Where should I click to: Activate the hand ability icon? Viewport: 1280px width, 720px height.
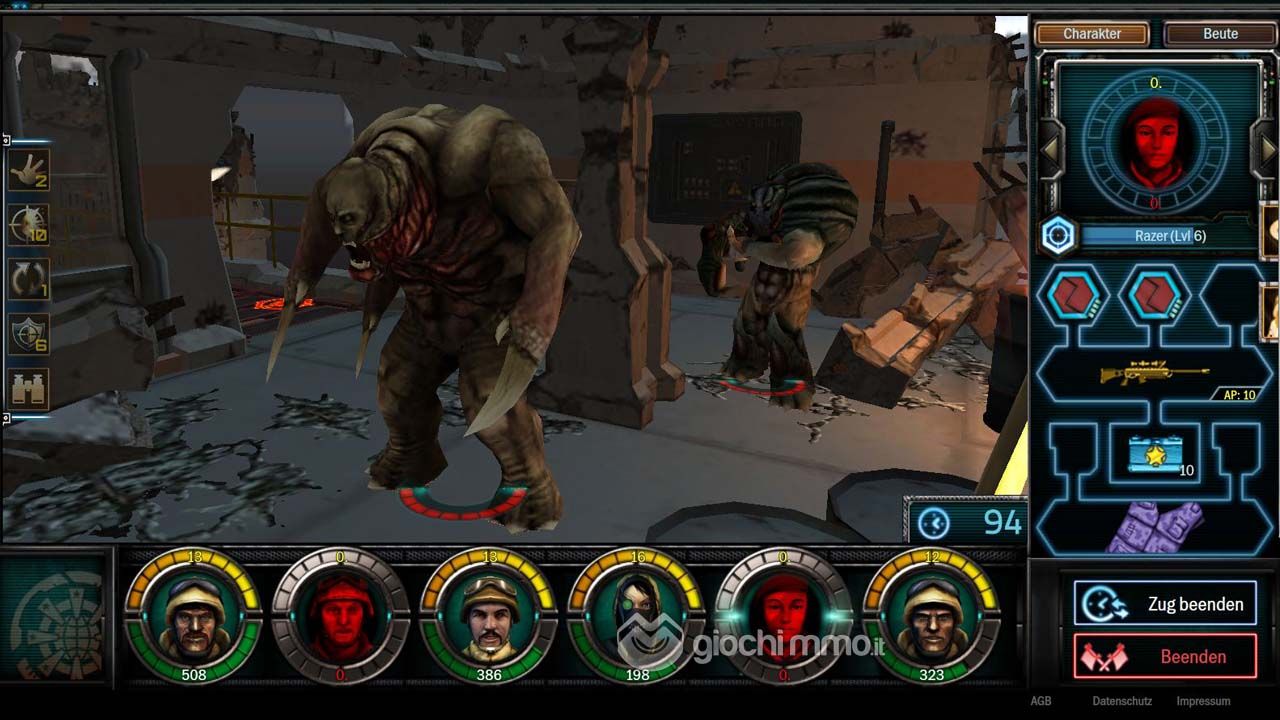tap(29, 171)
